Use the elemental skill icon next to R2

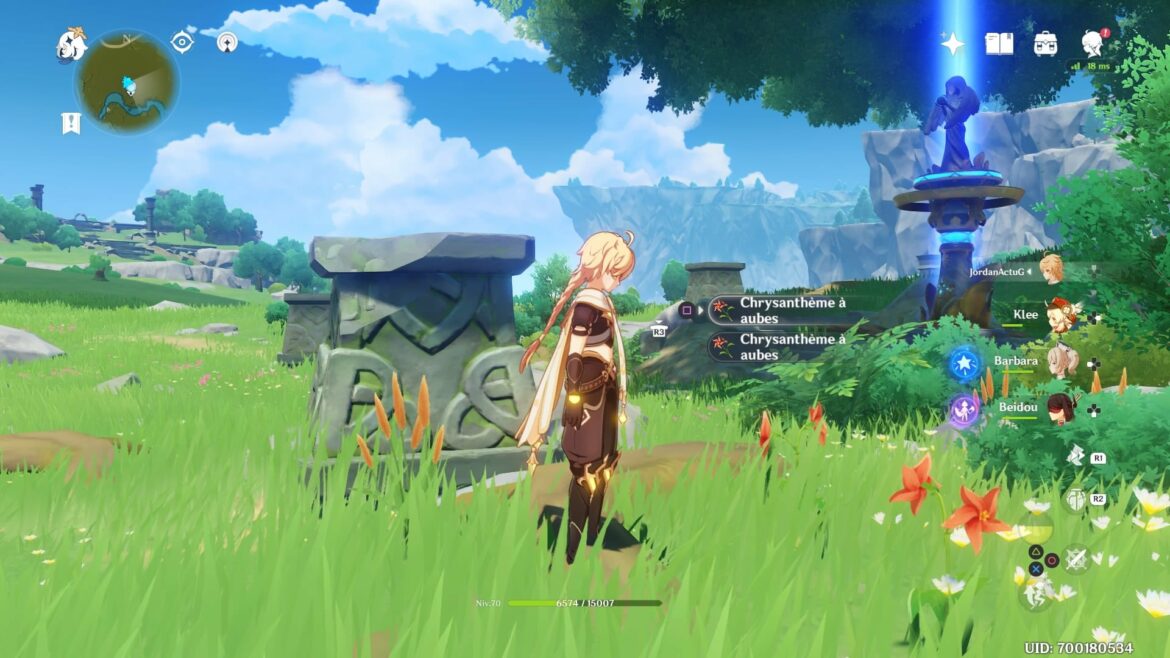point(1075,498)
